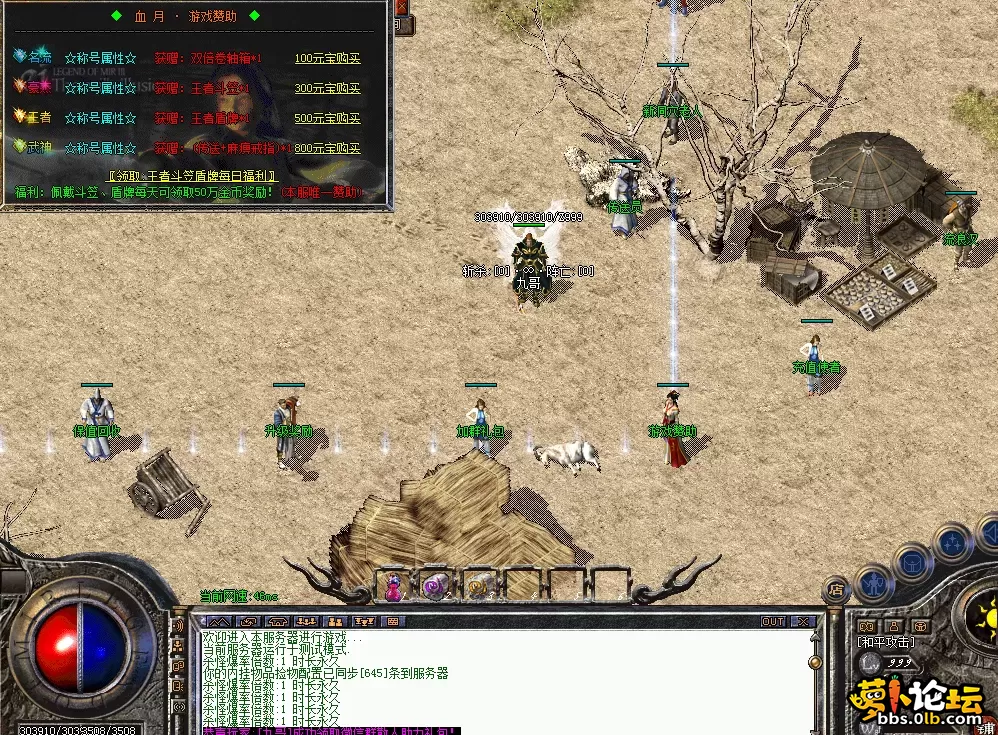998x735 pixels.
Task: Select the purple scroll belt slot
Action: pos(434,587)
